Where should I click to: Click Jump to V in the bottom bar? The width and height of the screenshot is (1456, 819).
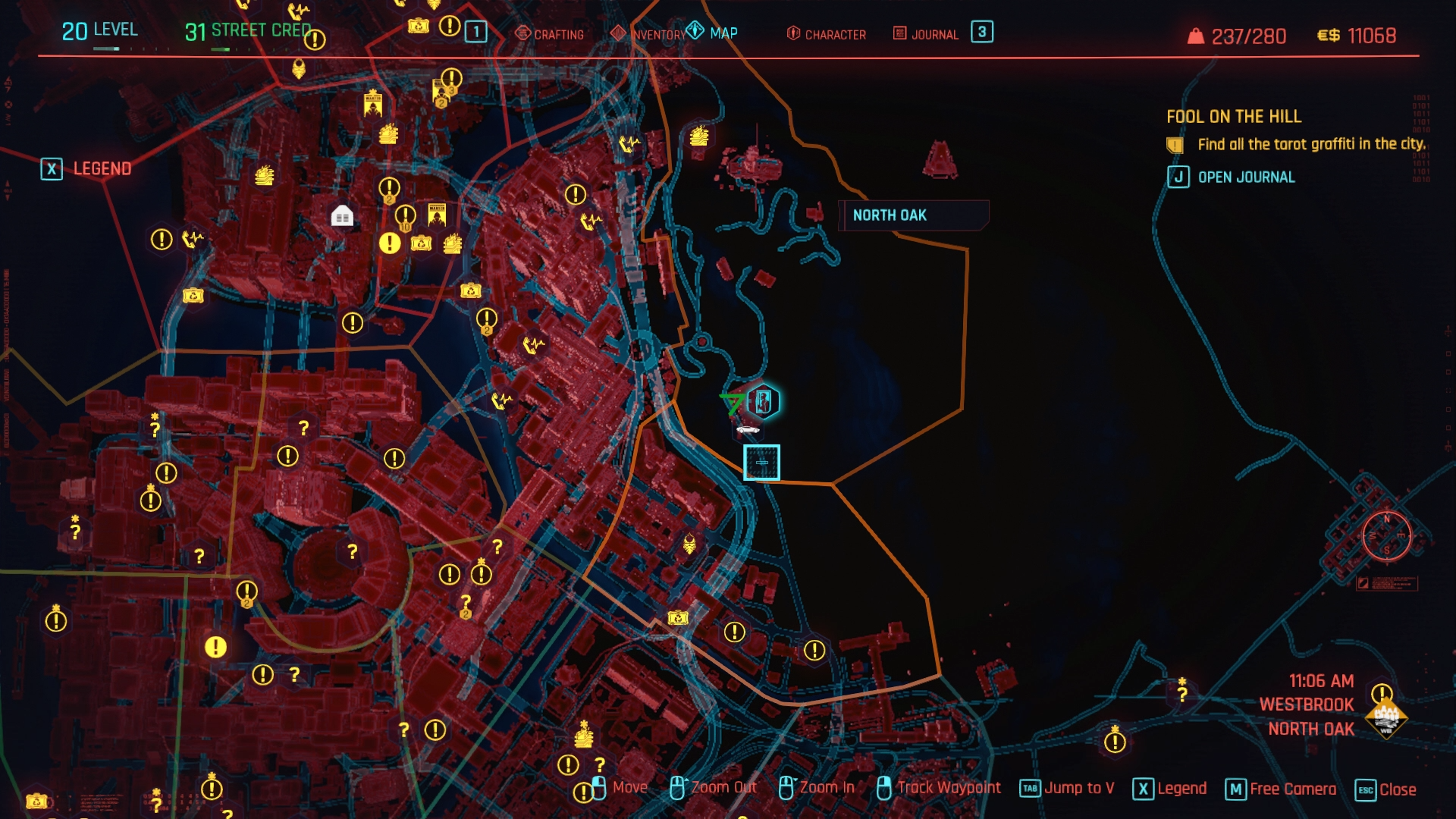(x=1067, y=789)
